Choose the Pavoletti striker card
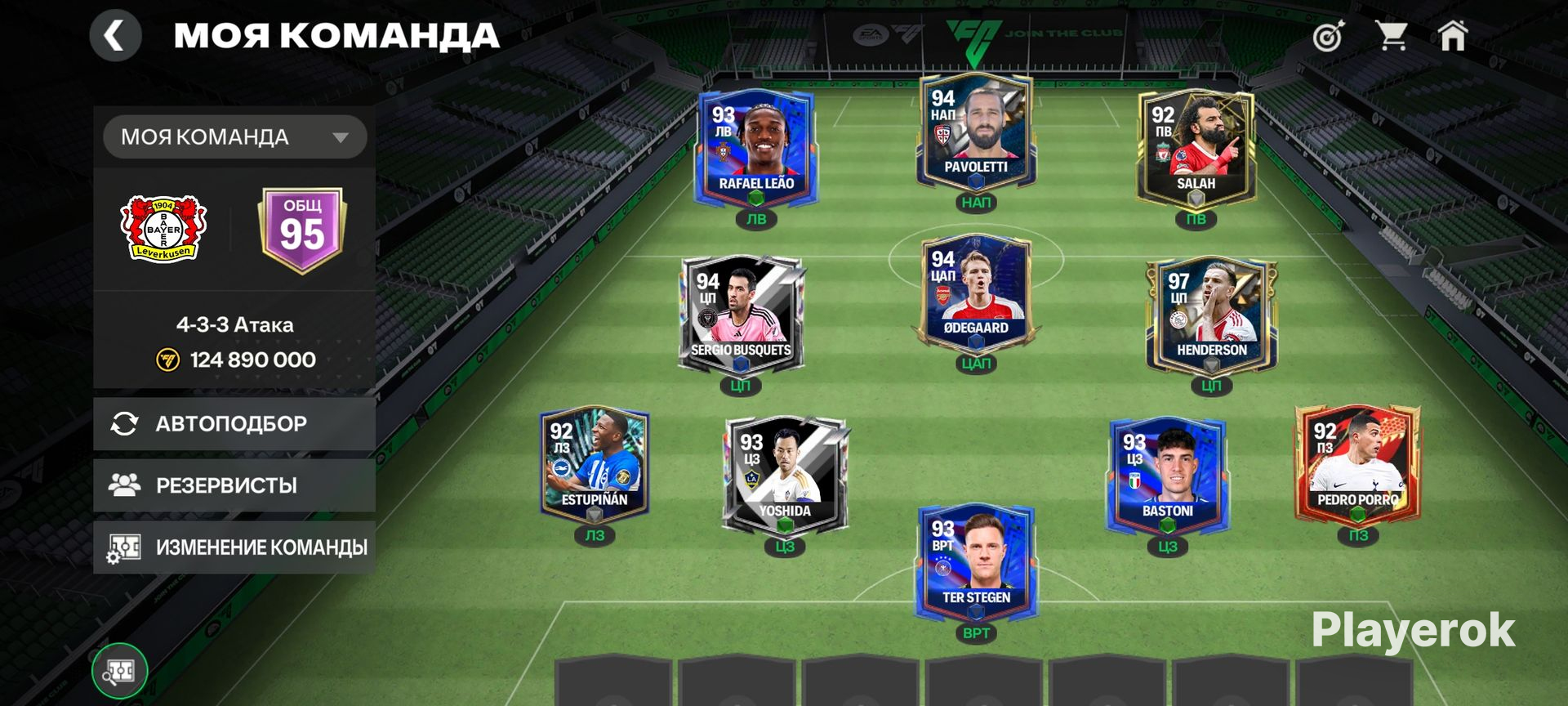This screenshot has width=1568, height=706. tap(976, 132)
